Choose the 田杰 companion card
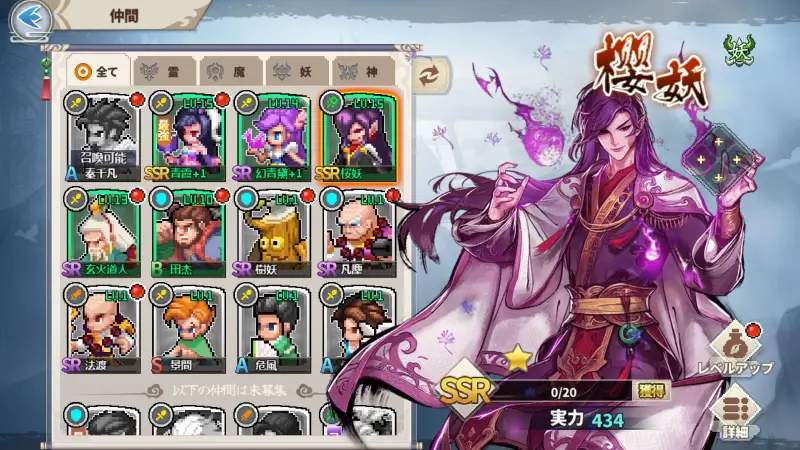Viewport: 800px width, 450px height. click(188, 233)
